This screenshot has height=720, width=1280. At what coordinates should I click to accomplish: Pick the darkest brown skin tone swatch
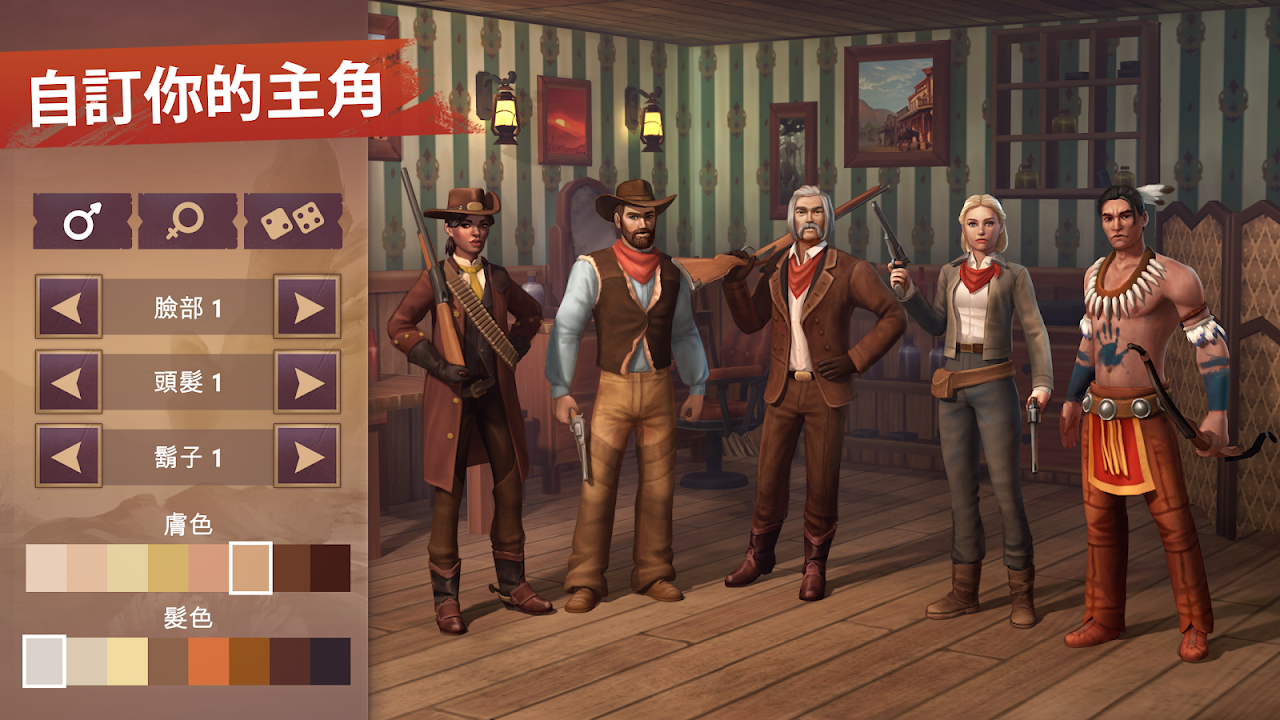pyautogui.click(x=331, y=568)
